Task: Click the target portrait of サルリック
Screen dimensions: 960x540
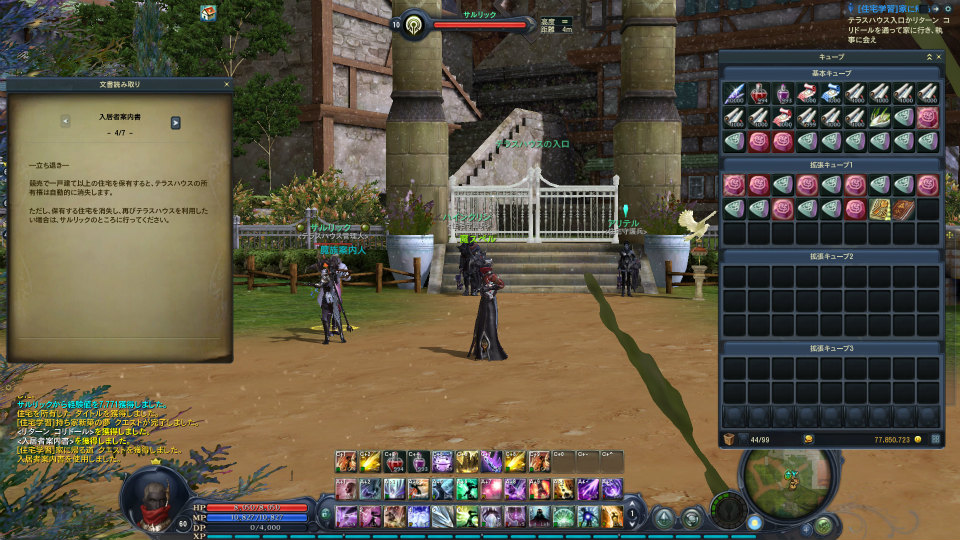Action: [x=412, y=25]
